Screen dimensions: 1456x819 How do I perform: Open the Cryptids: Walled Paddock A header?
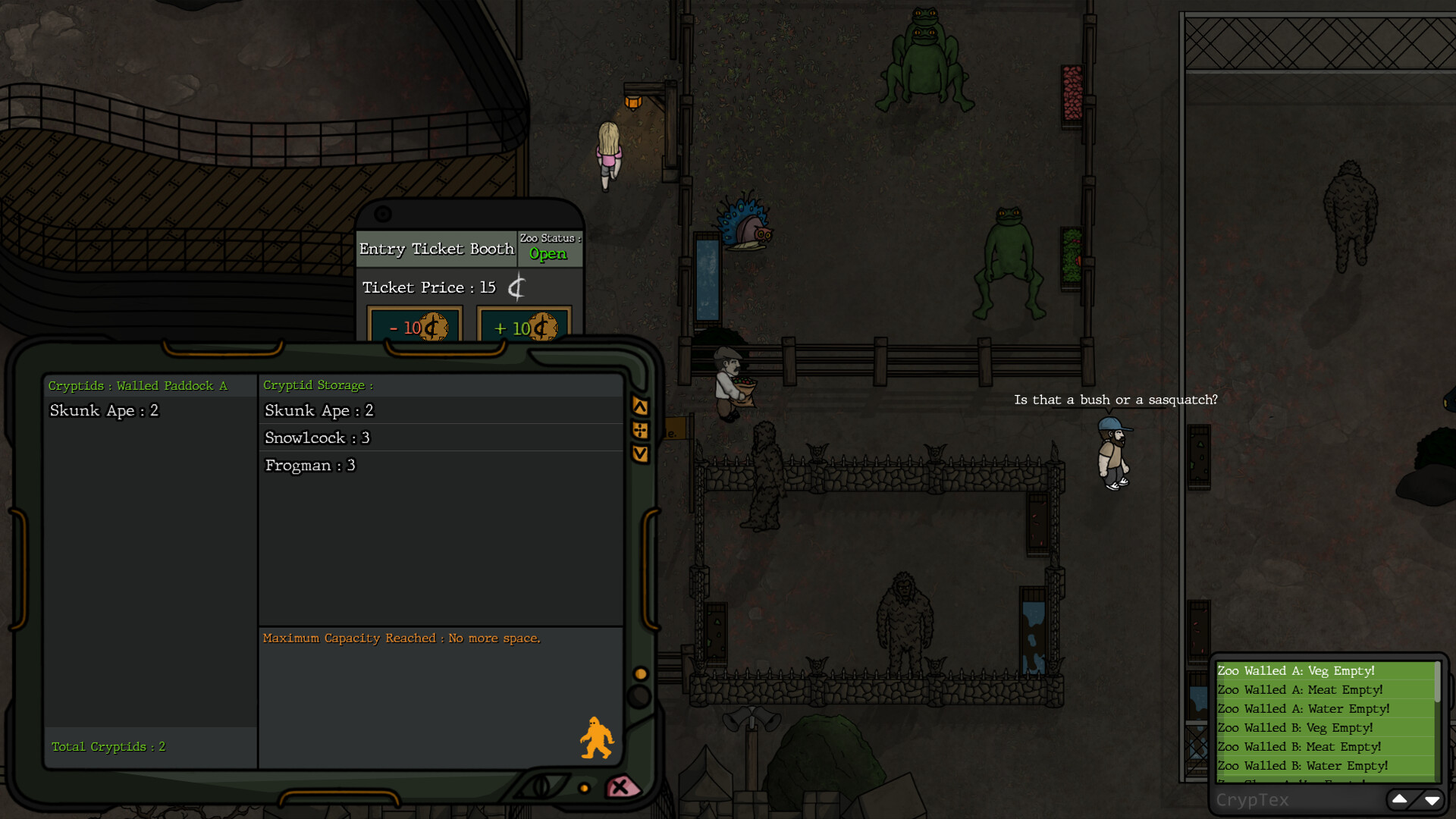tap(137, 385)
